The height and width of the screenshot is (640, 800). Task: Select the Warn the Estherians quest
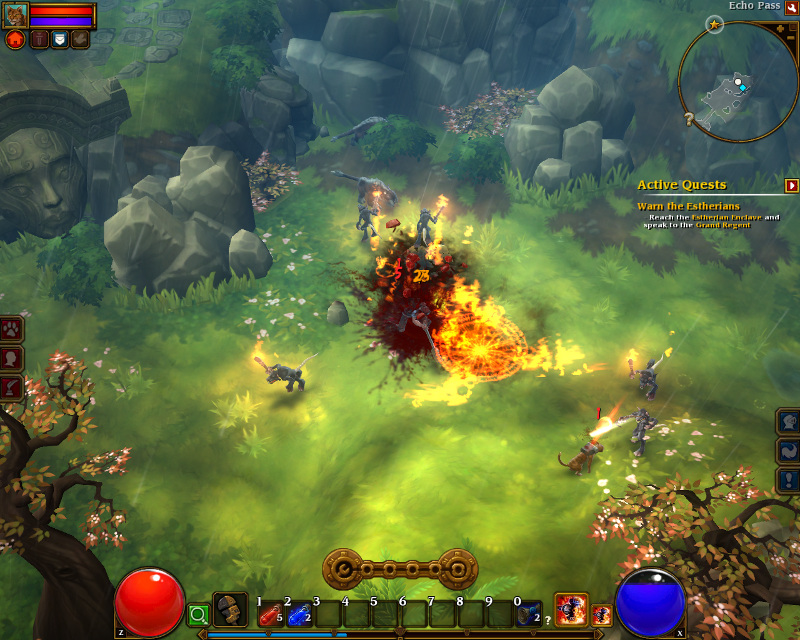(x=688, y=206)
